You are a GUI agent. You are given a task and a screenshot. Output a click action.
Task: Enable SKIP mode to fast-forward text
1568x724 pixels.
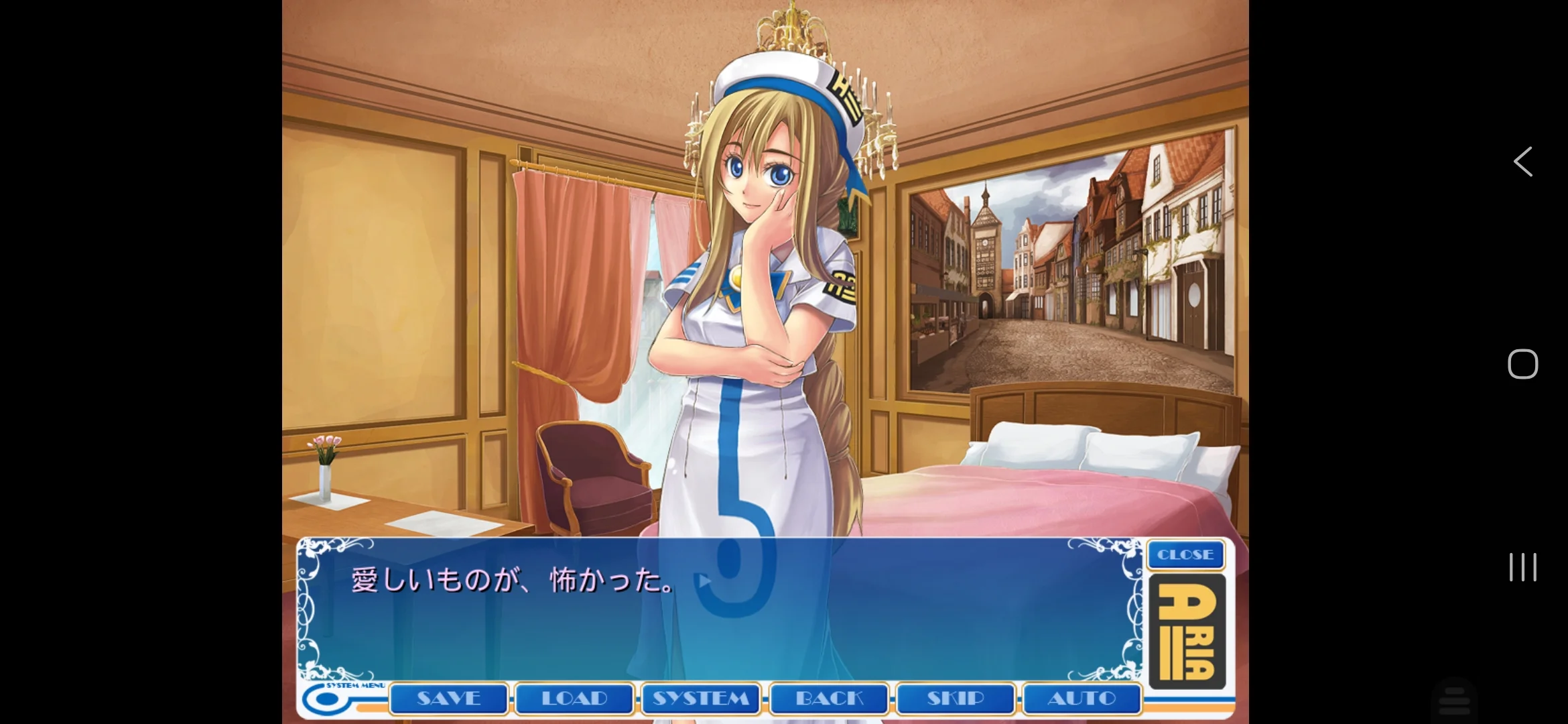click(956, 699)
